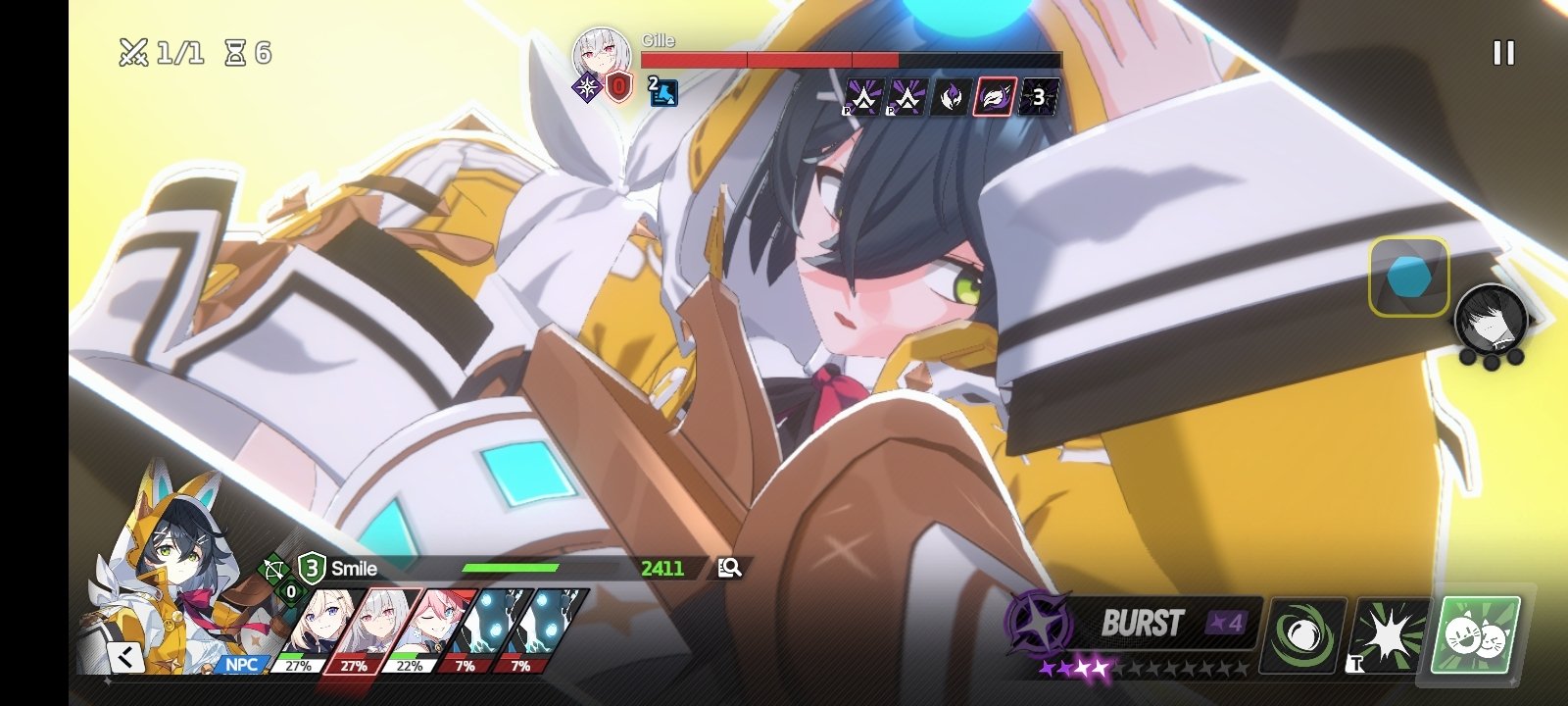Viewport: 1568px width, 706px height.
Task: Inspect the enemy skill with a 3 counter
Action: point(1038,97)
